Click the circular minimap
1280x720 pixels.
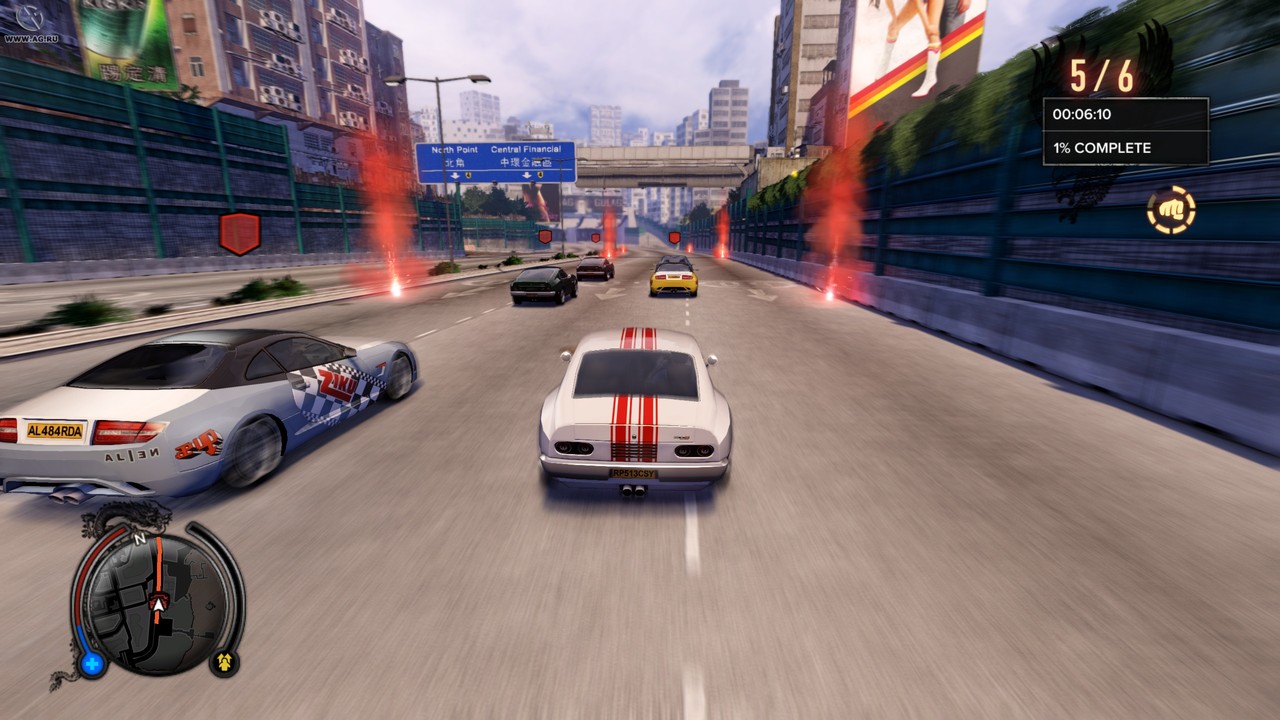[x=155, y=603]
